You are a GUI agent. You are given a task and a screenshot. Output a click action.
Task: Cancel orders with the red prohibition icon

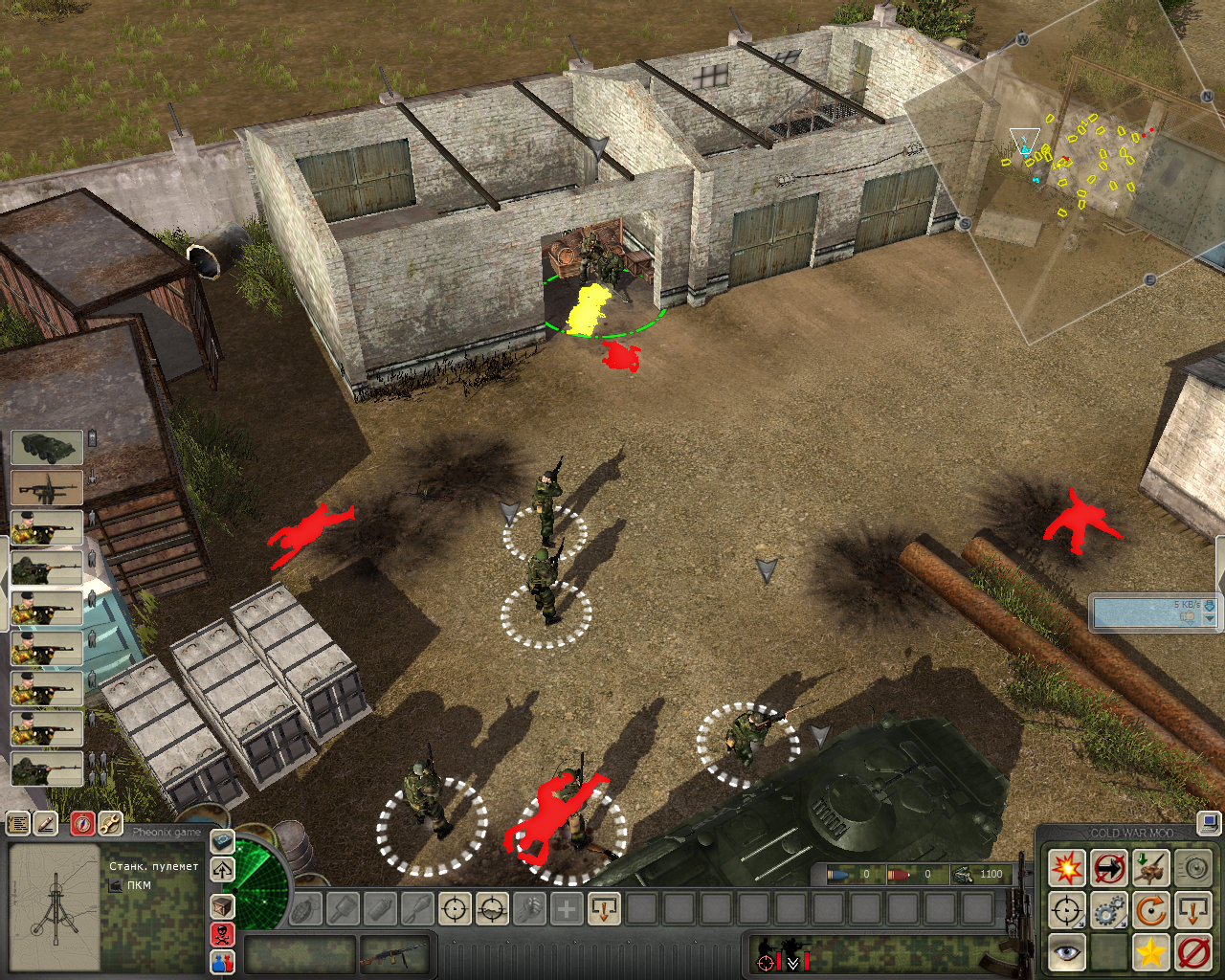point(1193,952)
